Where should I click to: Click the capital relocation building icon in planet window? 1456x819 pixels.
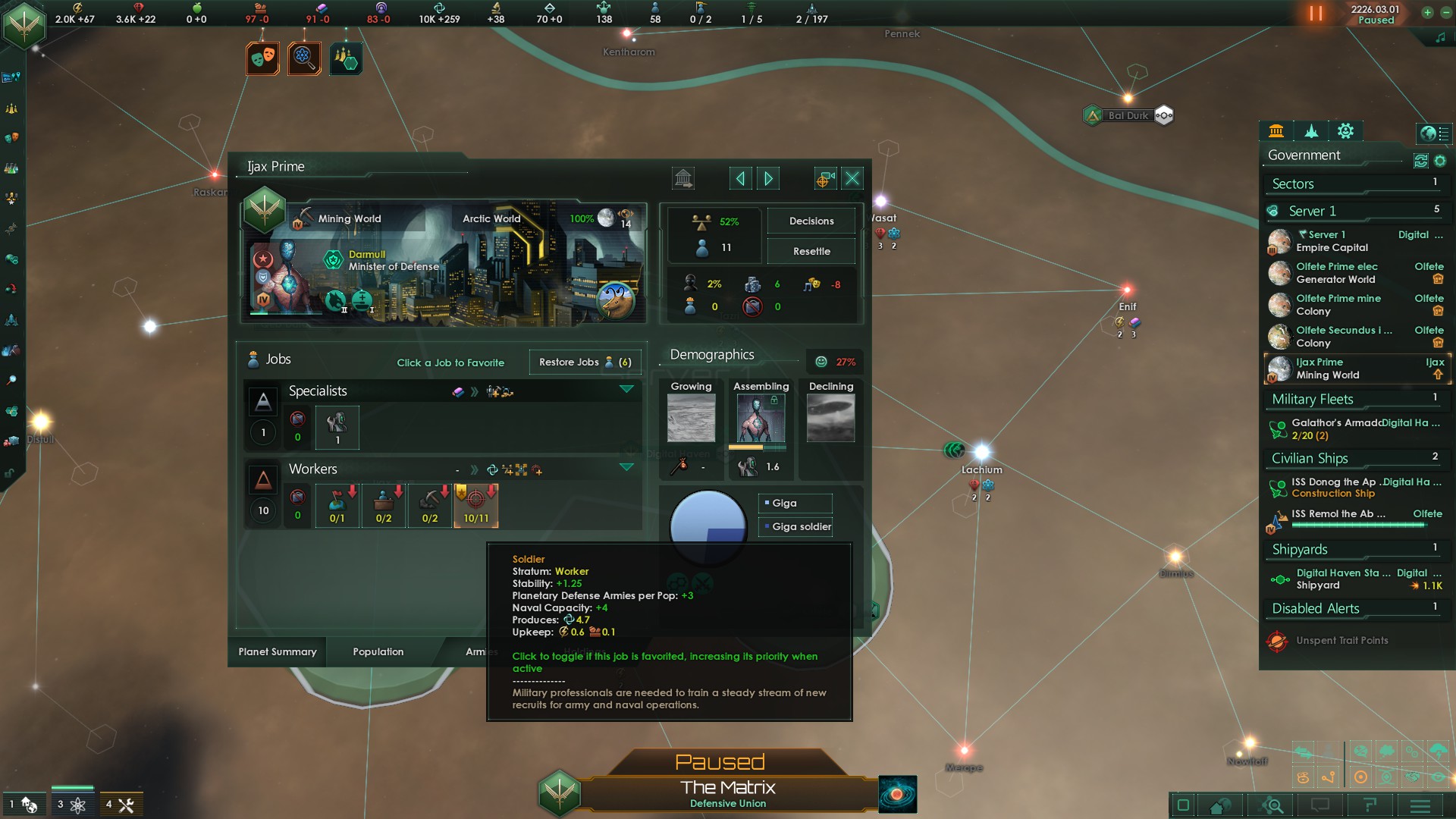(x=682, y=177)
